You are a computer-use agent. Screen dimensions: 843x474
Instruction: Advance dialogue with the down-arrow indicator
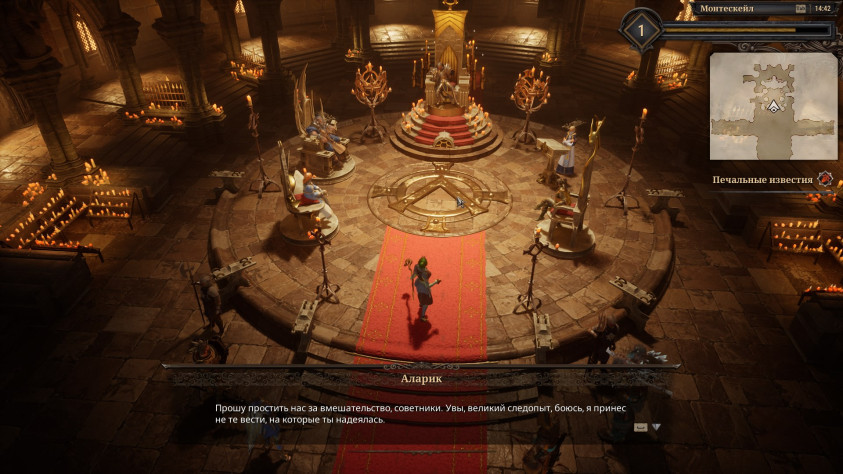click(x=657, y=427)
